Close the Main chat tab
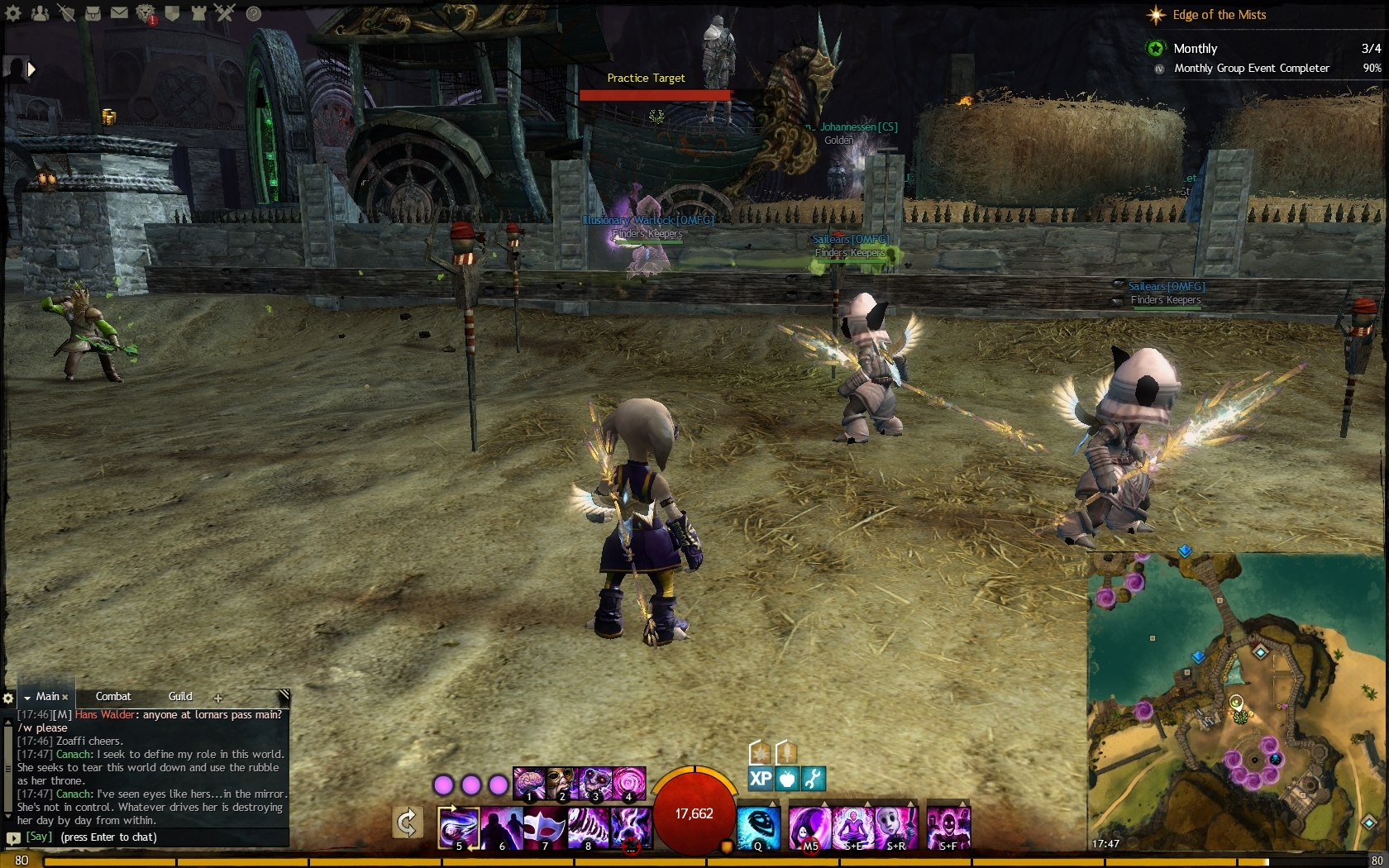The width and height of the screenshot is (1389, 868). click(x=65, y=698)
